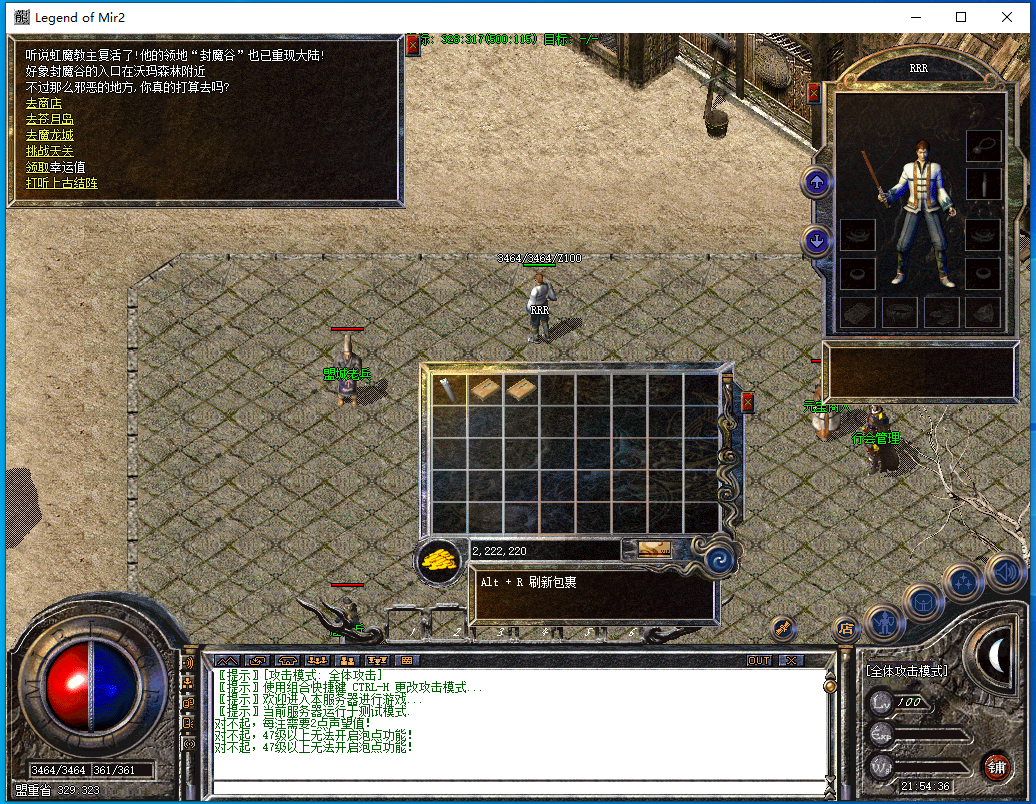
Task: Pick the 挑战天关 dialogue option
Action: (x=49, y=151)
